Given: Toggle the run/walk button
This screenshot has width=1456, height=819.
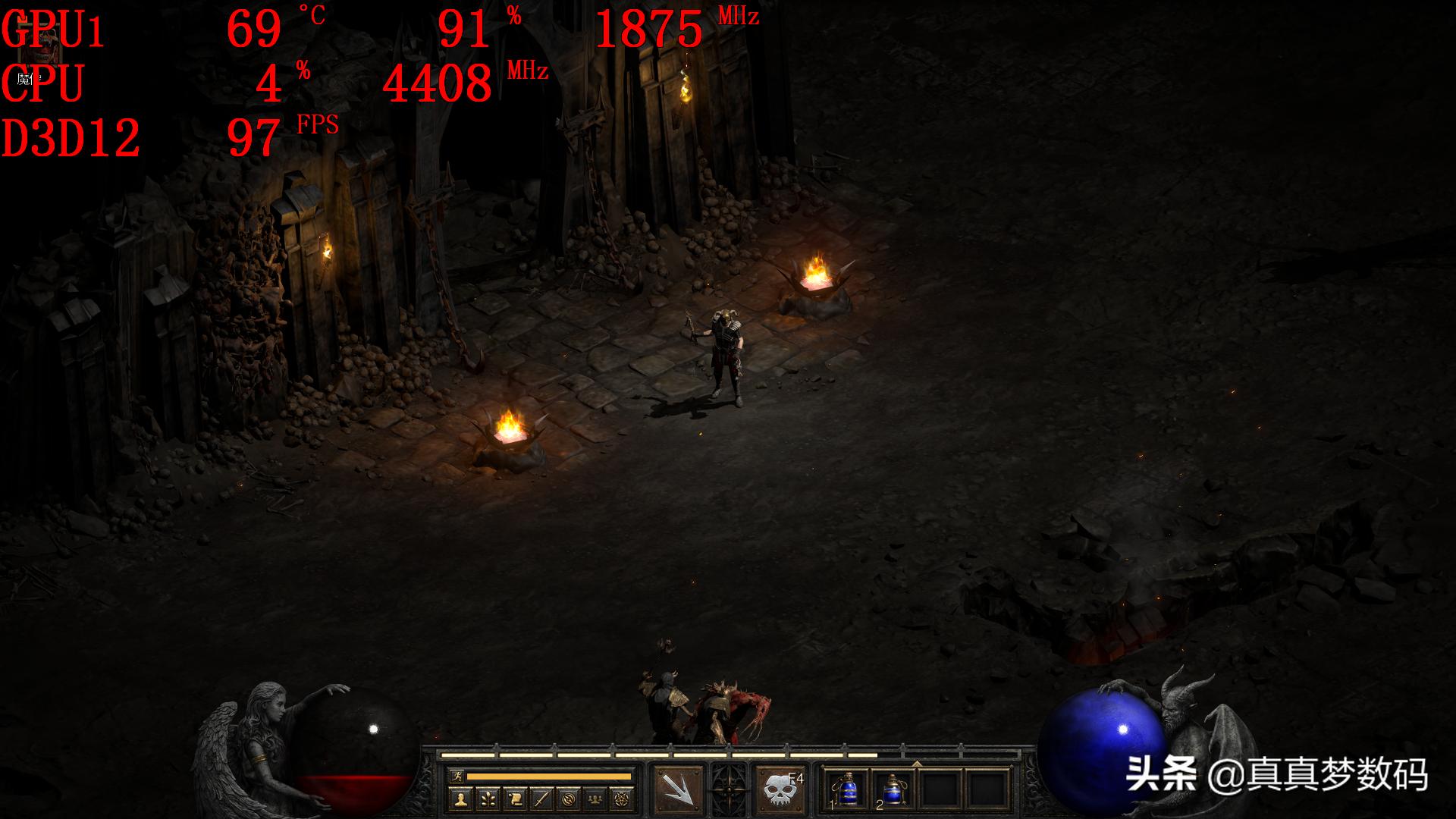Looking at the screenshot, I should (456, 777).
